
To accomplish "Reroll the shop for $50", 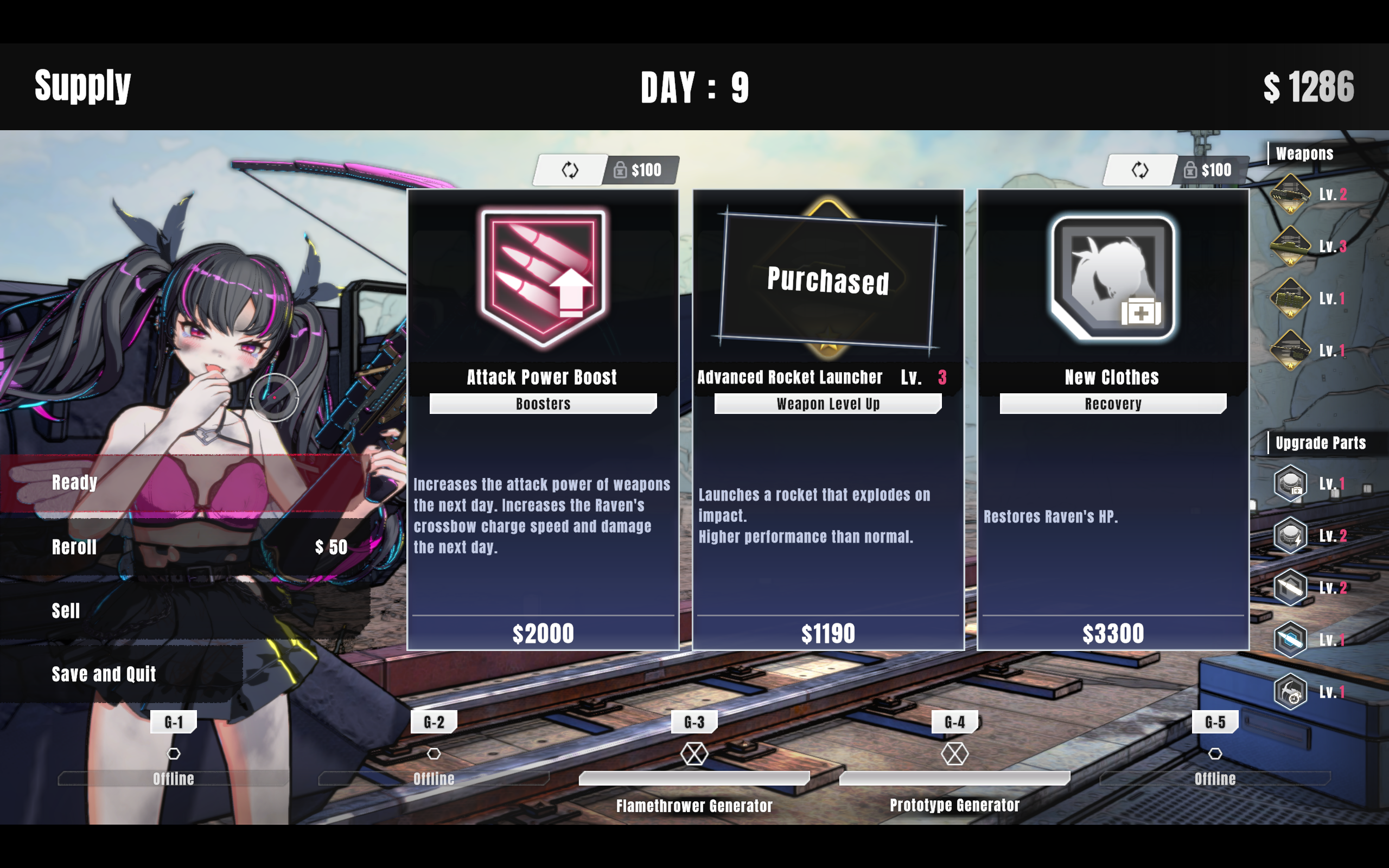I will point(75,547).
